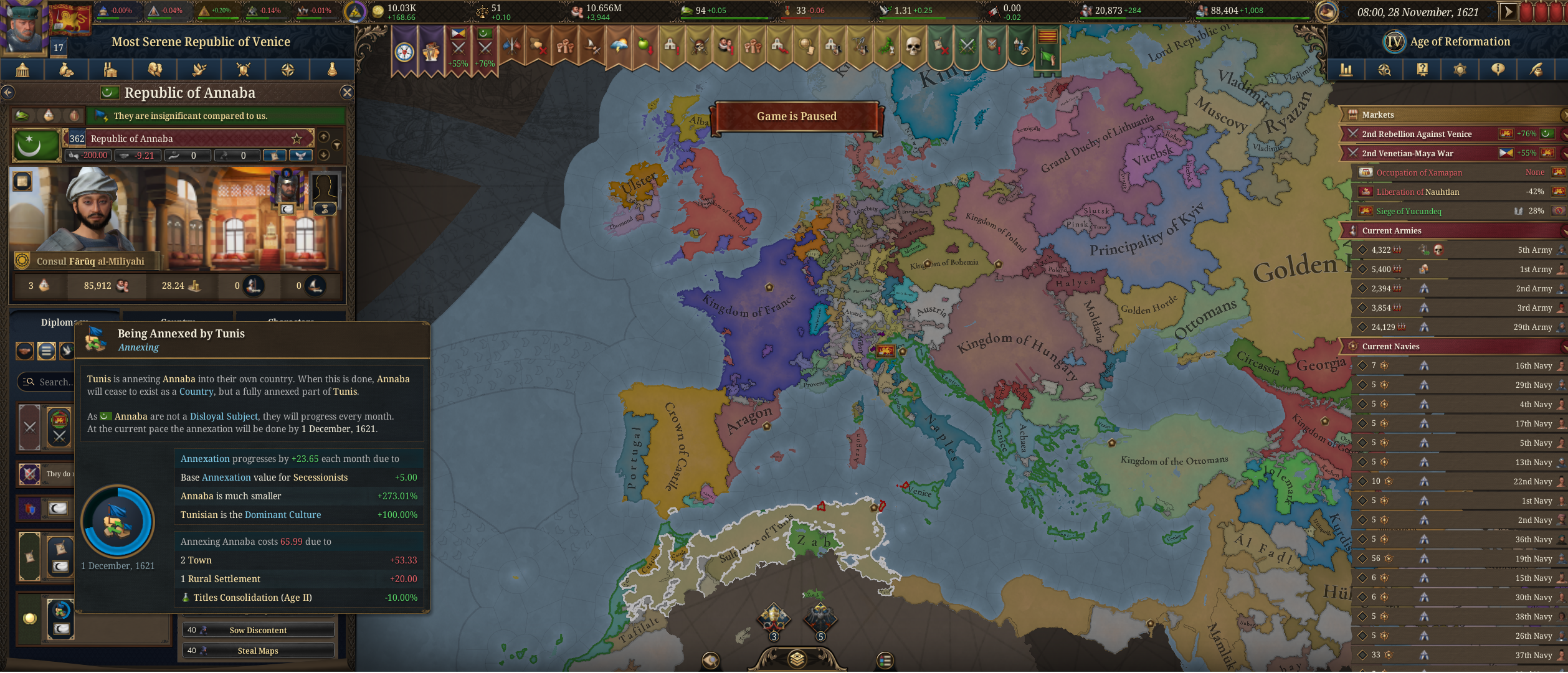Open the help book icon
The height and width of the screenshot is (673, 1568).
(1423, 70)
